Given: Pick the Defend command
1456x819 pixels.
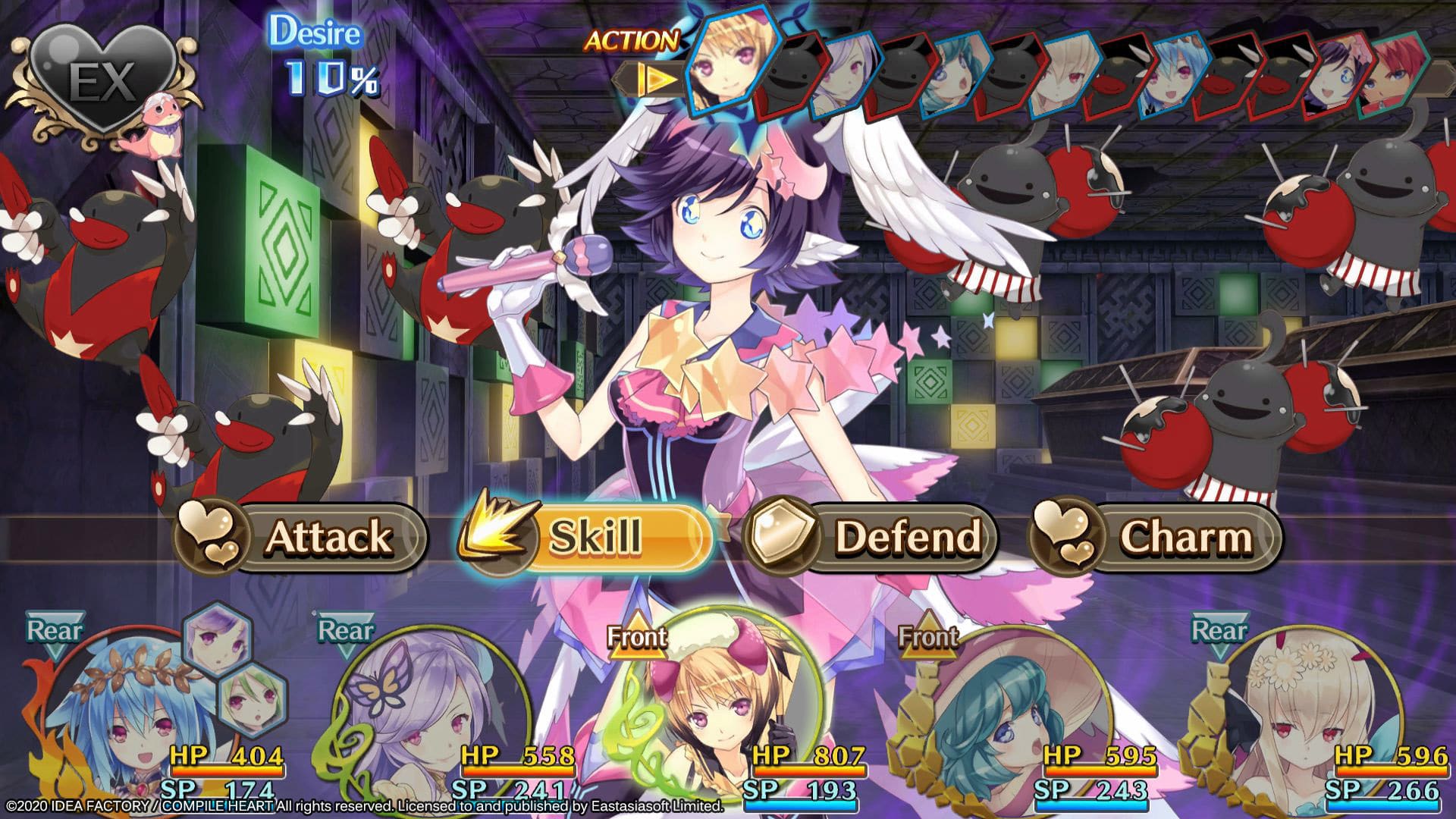Looking at the screenshot, I should (x=872, y=537).
